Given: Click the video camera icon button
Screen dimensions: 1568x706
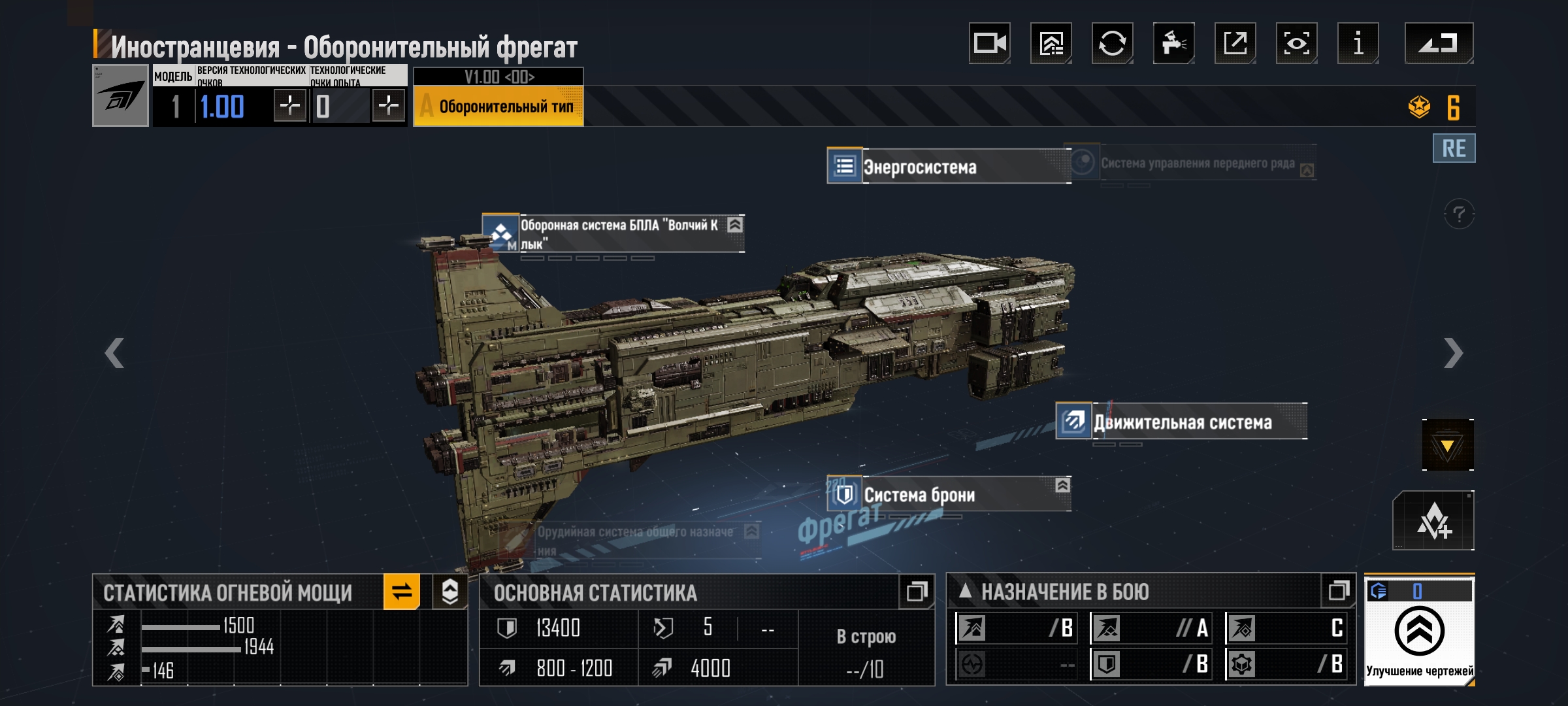Looking at the screenshot, I should point(989,43).
